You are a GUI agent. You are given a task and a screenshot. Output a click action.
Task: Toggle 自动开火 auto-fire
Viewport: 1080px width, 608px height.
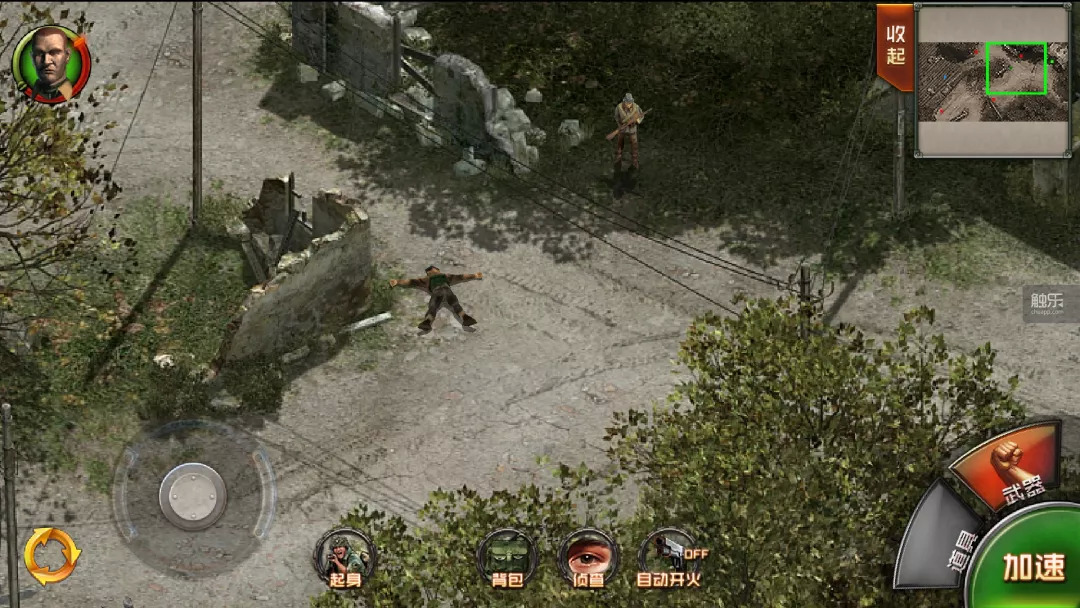pyautogui.click(x=669, y=558)
